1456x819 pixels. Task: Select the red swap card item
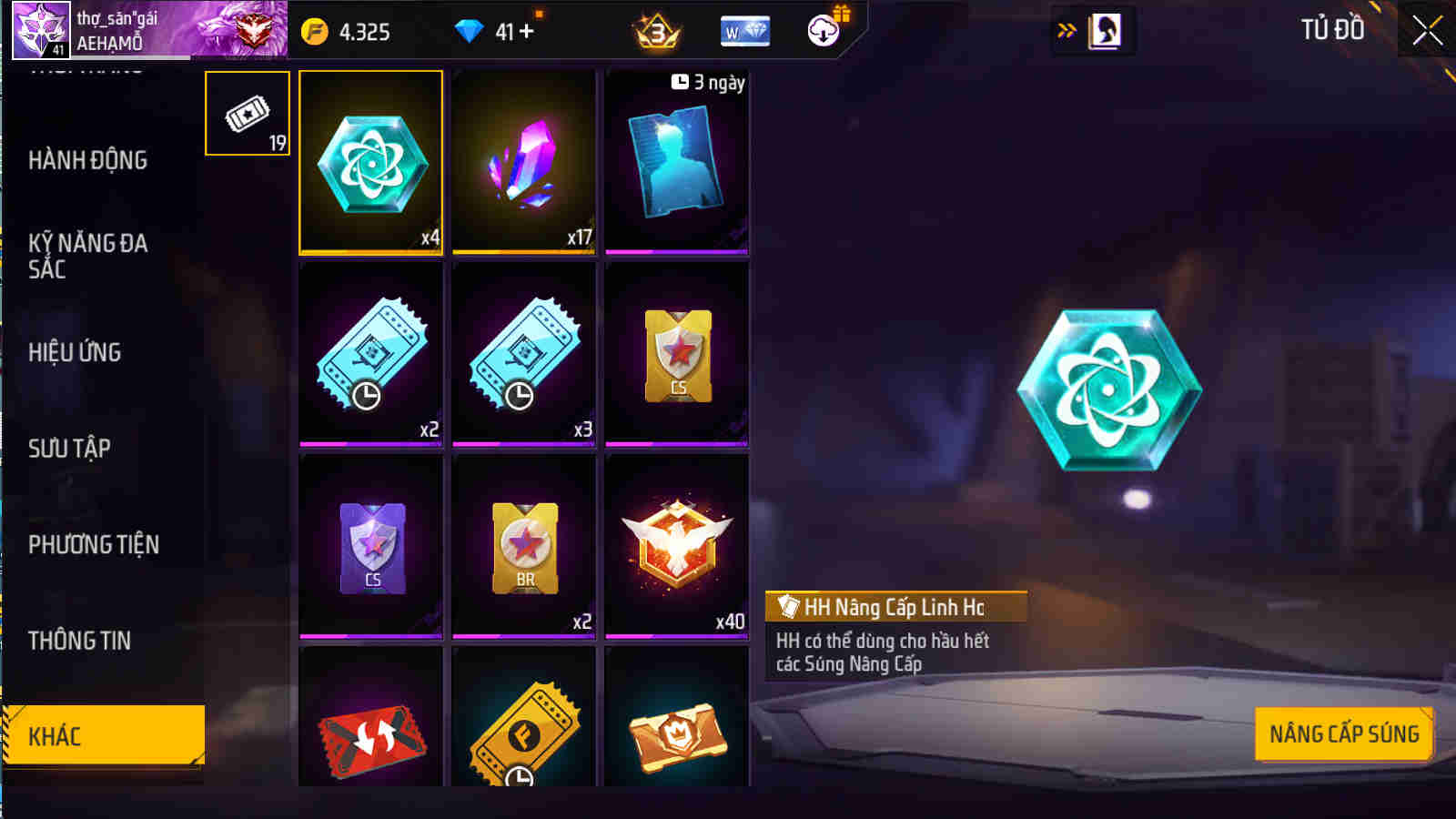click(369, 728)
